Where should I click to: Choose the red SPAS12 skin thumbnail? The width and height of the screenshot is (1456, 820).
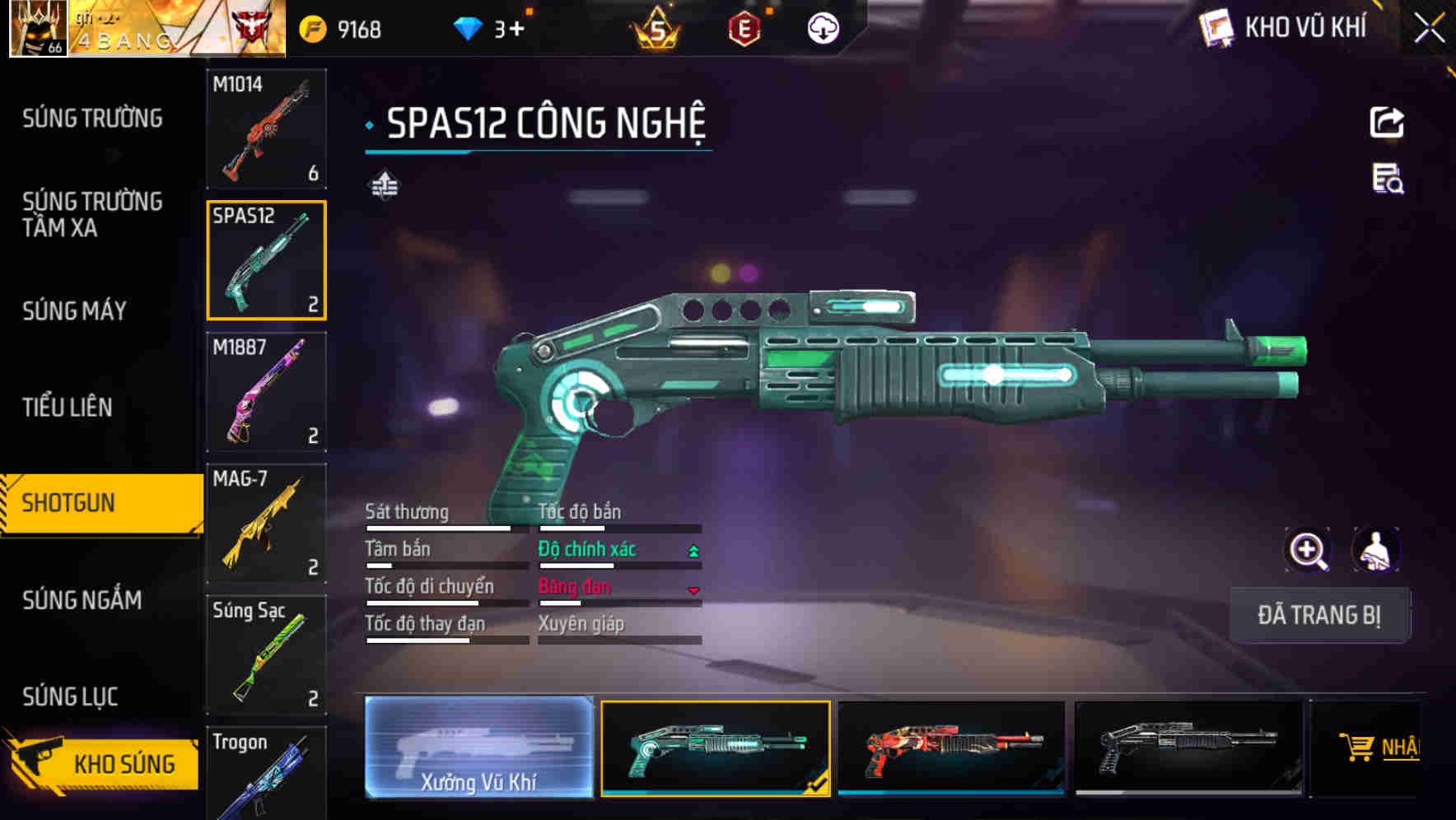[x=951, y=748]
